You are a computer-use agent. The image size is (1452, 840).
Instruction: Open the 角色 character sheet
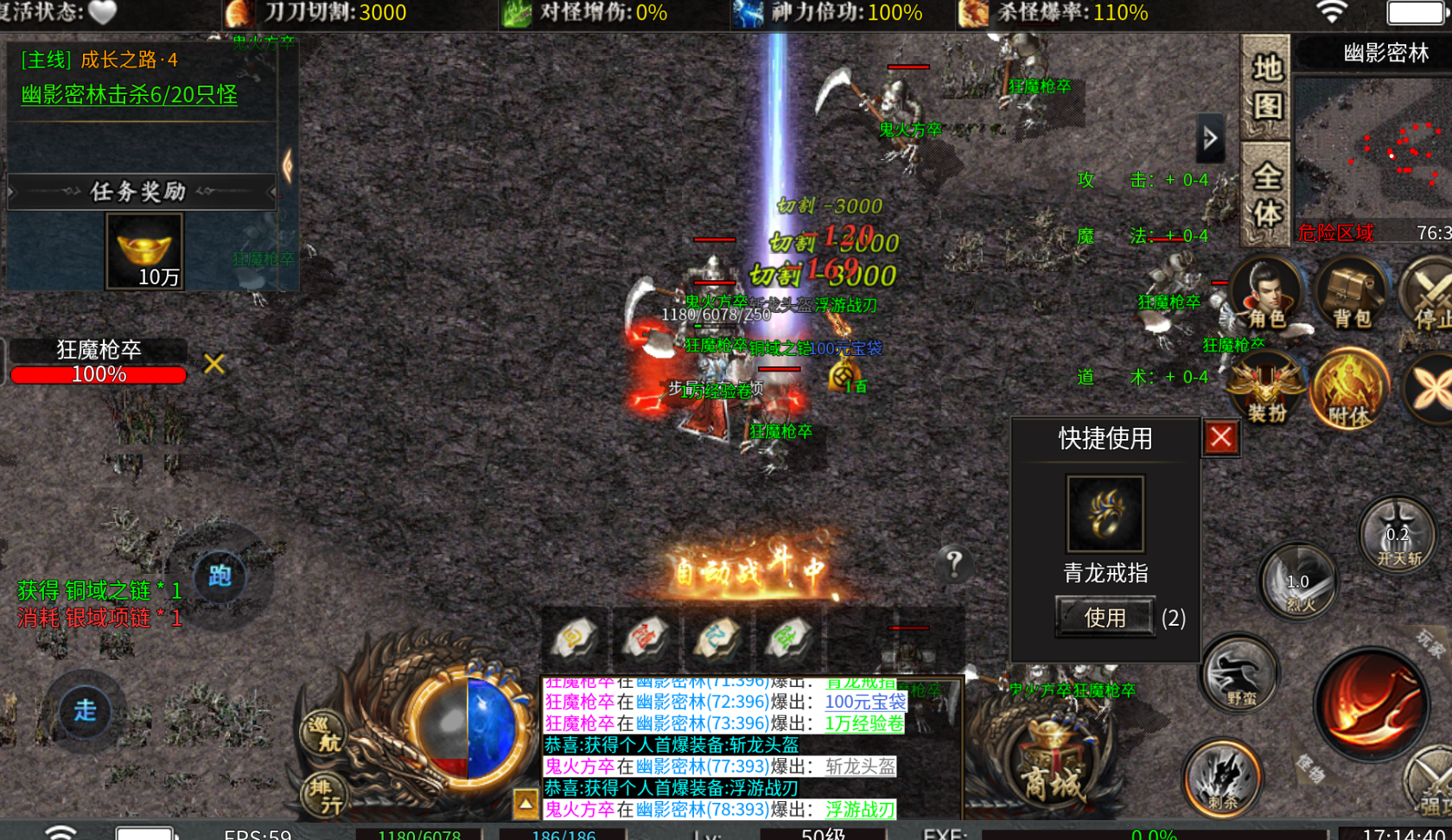pyautogui.click(x=1265, y=295)
